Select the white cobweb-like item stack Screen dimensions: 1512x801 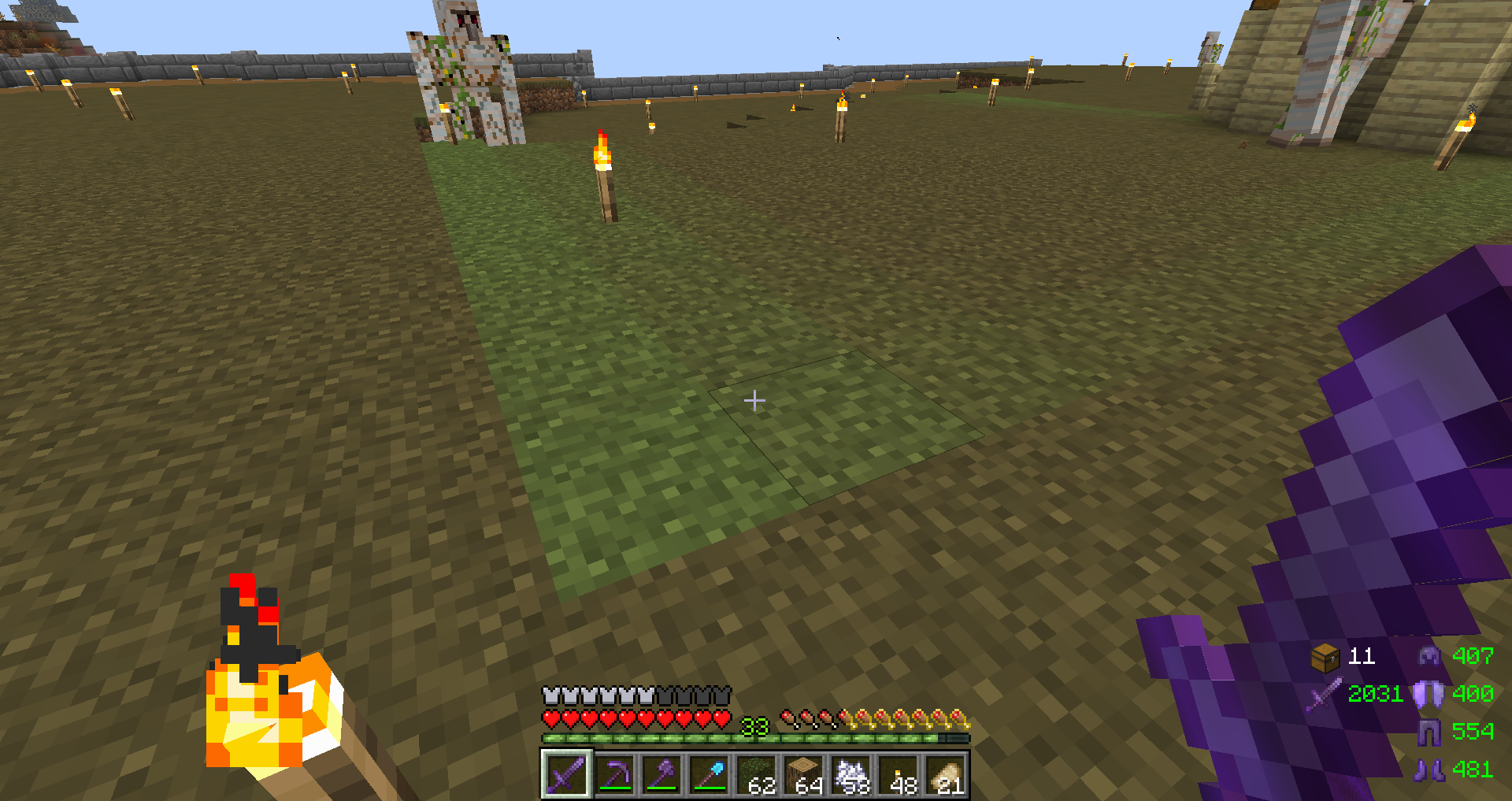(x=851, y=775)
